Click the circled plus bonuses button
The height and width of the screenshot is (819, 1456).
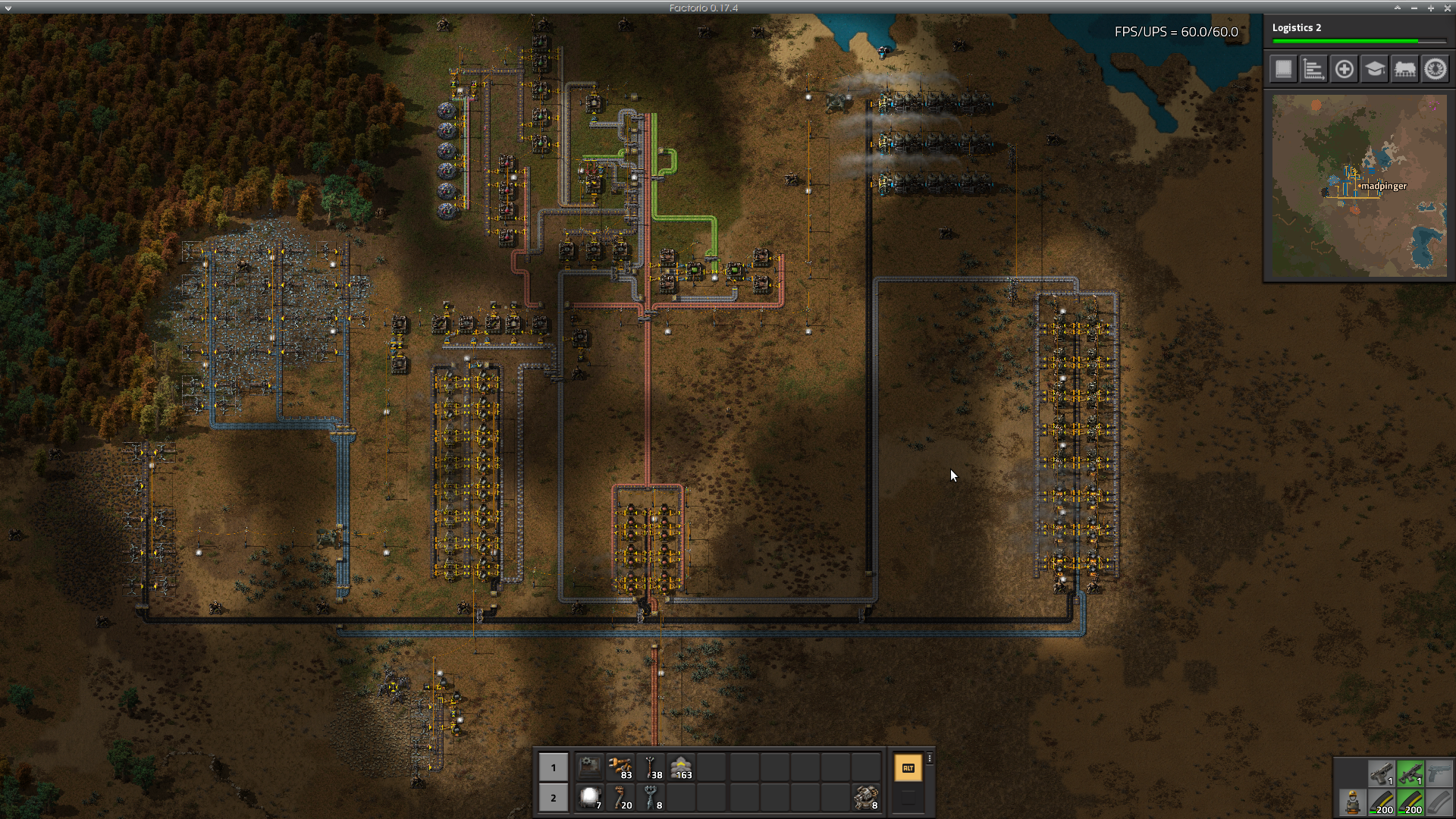1344,70
